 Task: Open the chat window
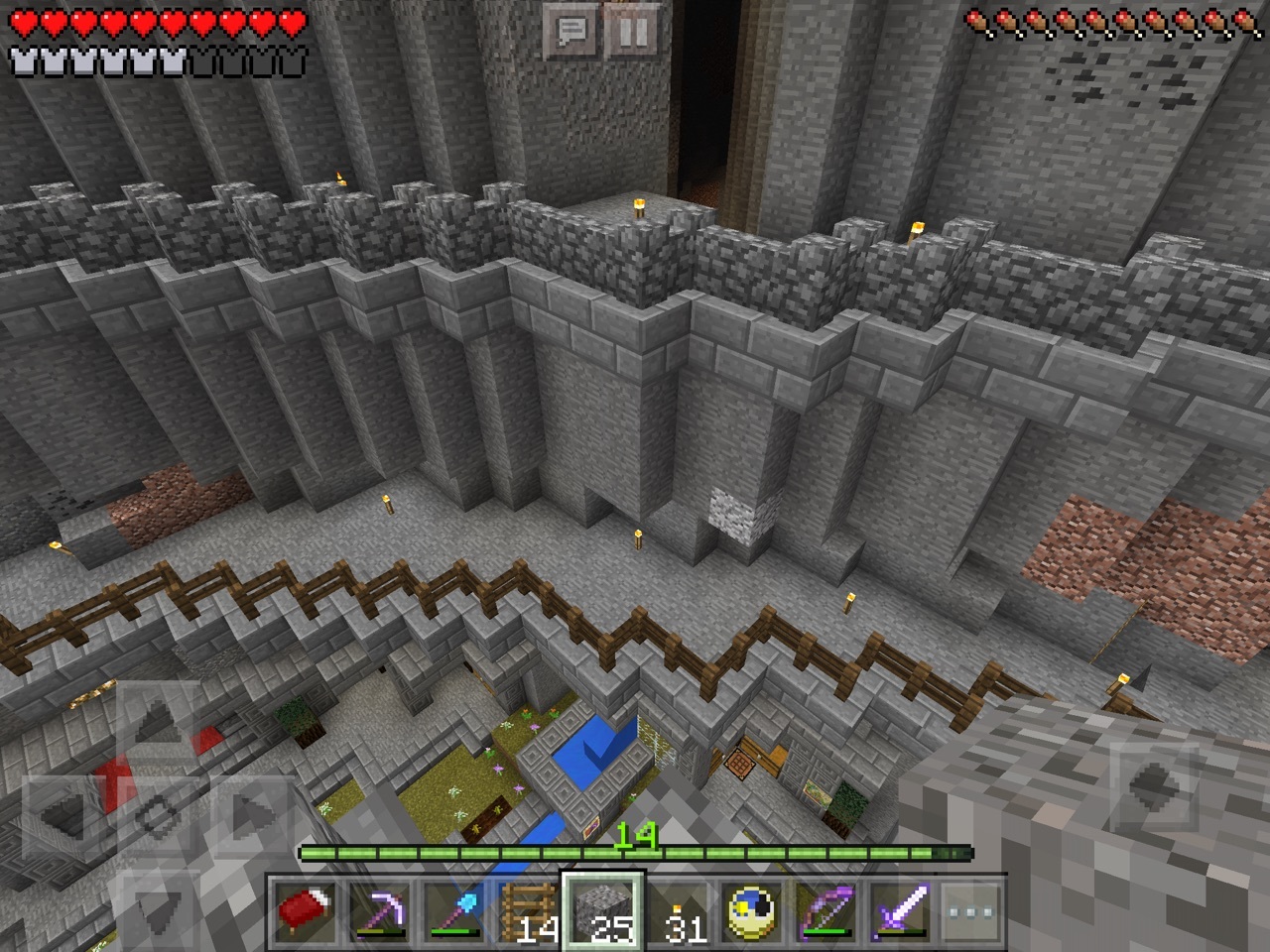[571, 34]
